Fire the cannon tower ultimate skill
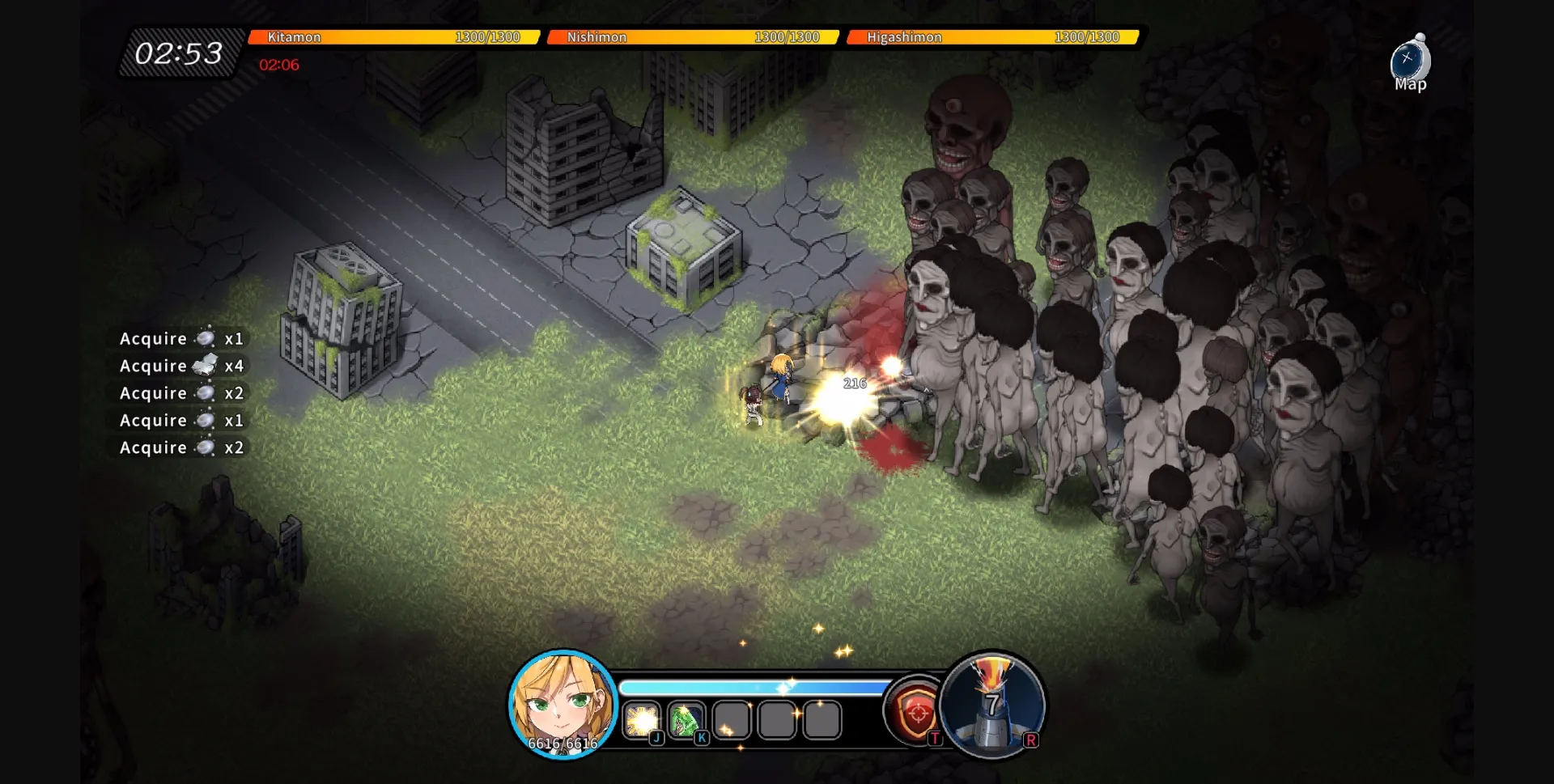The image size is (1554, 784). (993, 705)
